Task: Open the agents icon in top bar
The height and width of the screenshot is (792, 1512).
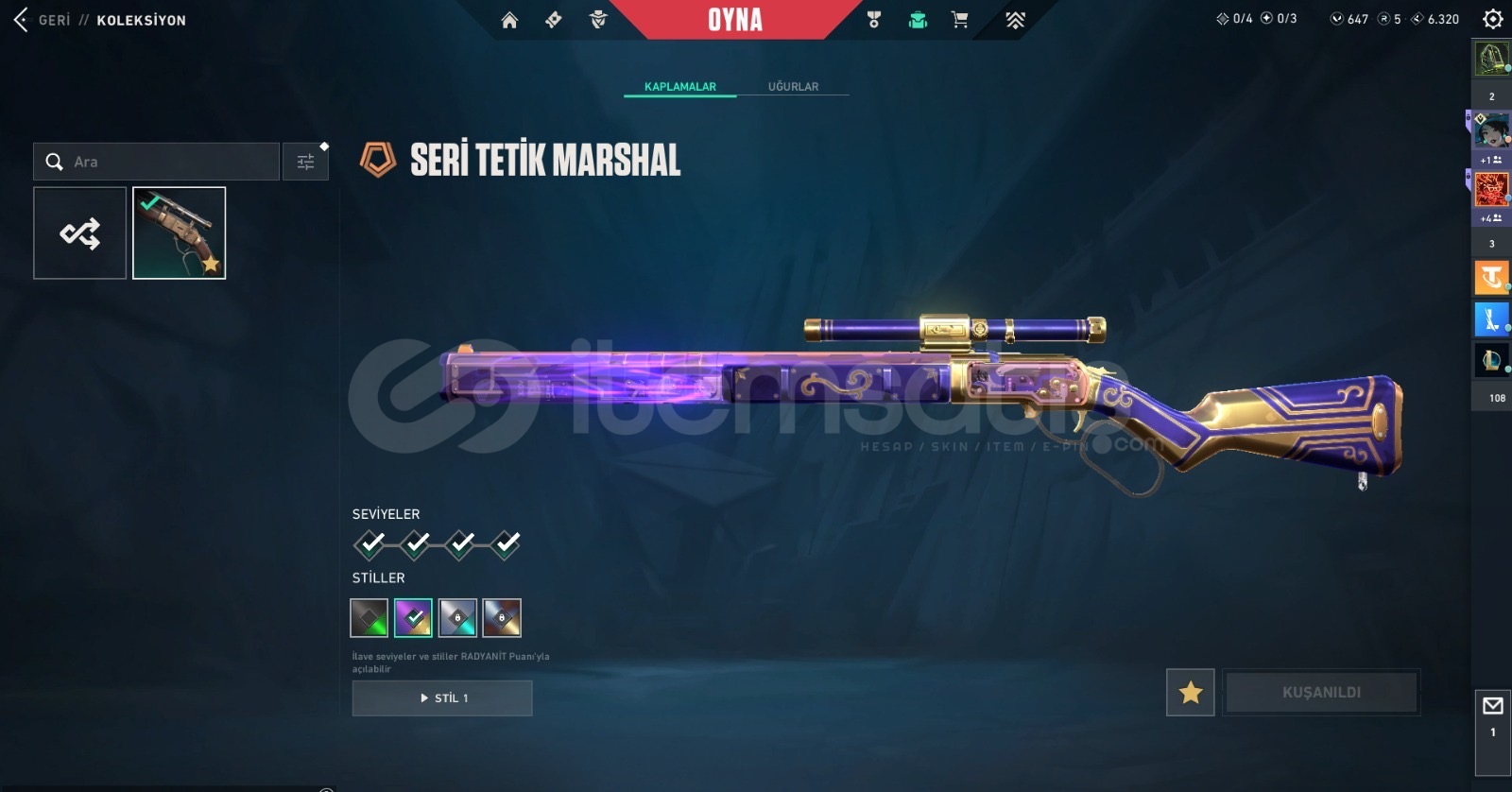Action: pos(597,20)
